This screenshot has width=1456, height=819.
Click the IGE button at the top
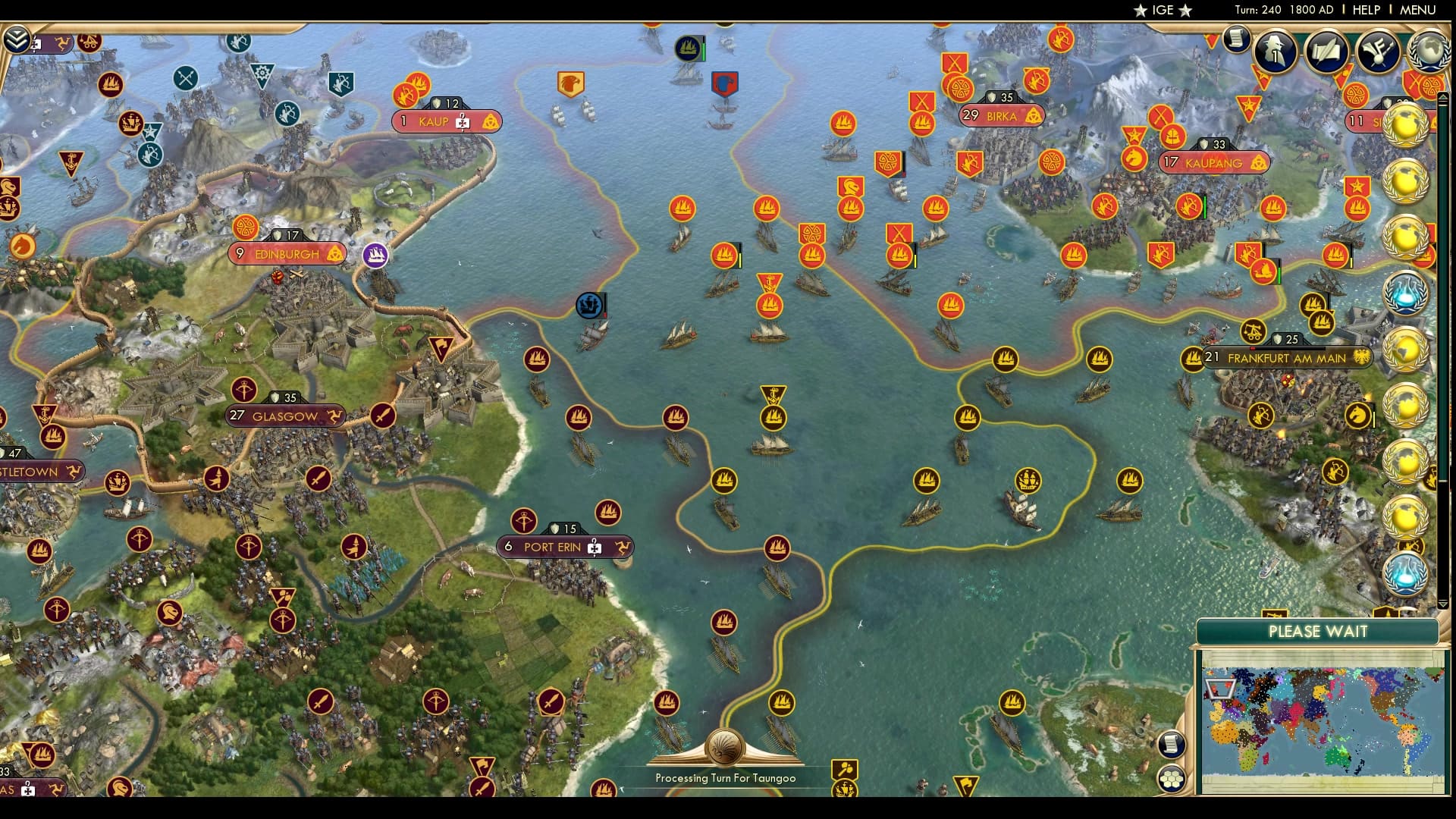coord(1161,11)
